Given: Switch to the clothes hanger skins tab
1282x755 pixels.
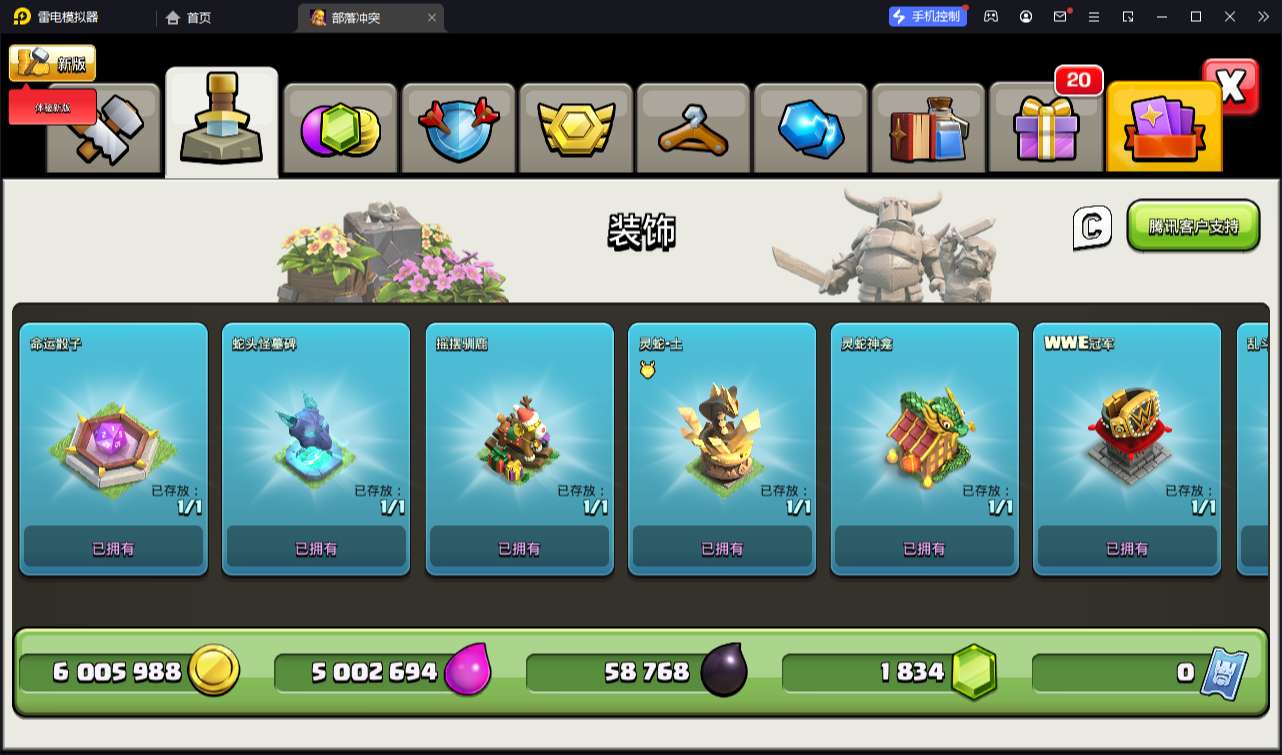Looking at the screenshot, I should click(x=693, y=130).
